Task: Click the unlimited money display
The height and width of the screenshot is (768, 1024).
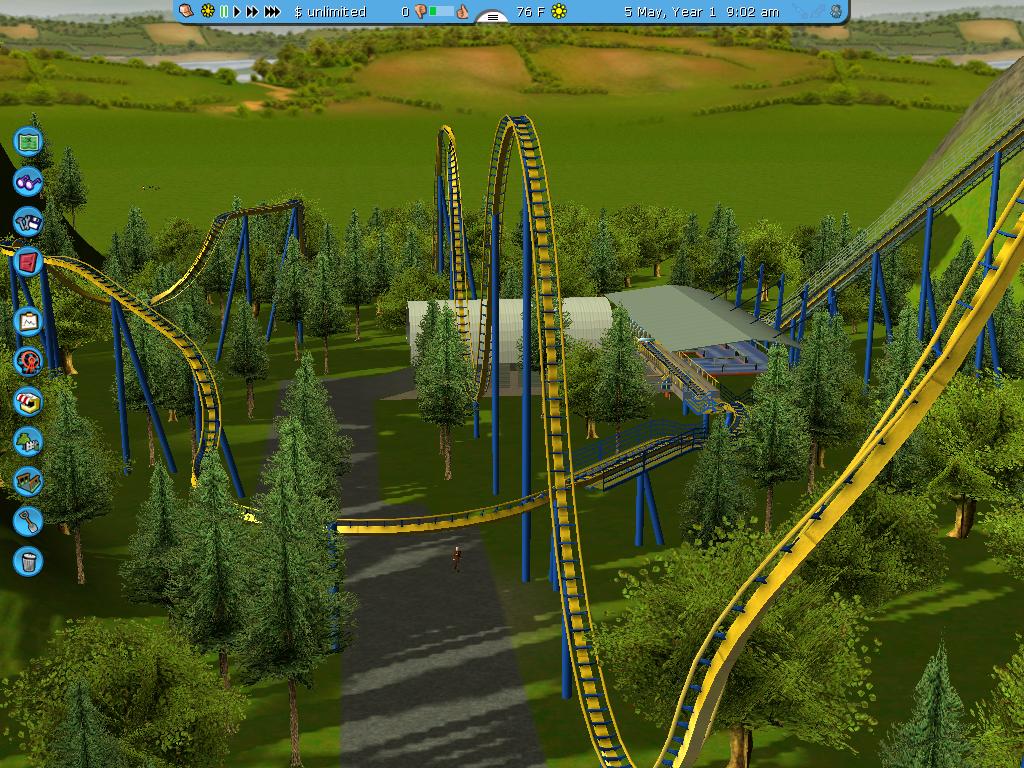Action: (x=331, y=12)
